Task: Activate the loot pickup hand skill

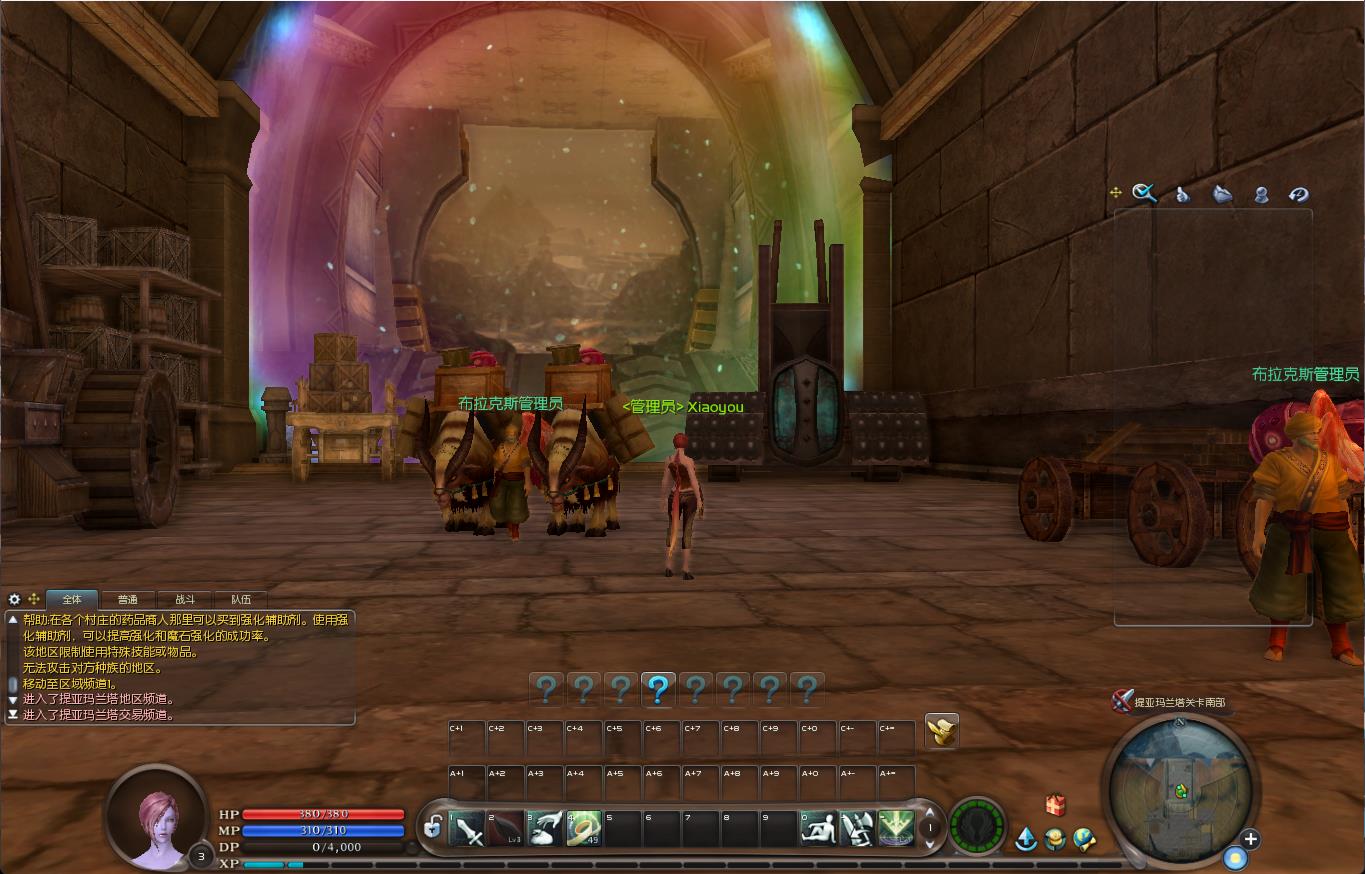Action: pyautogui.click(x=545, y=829)
